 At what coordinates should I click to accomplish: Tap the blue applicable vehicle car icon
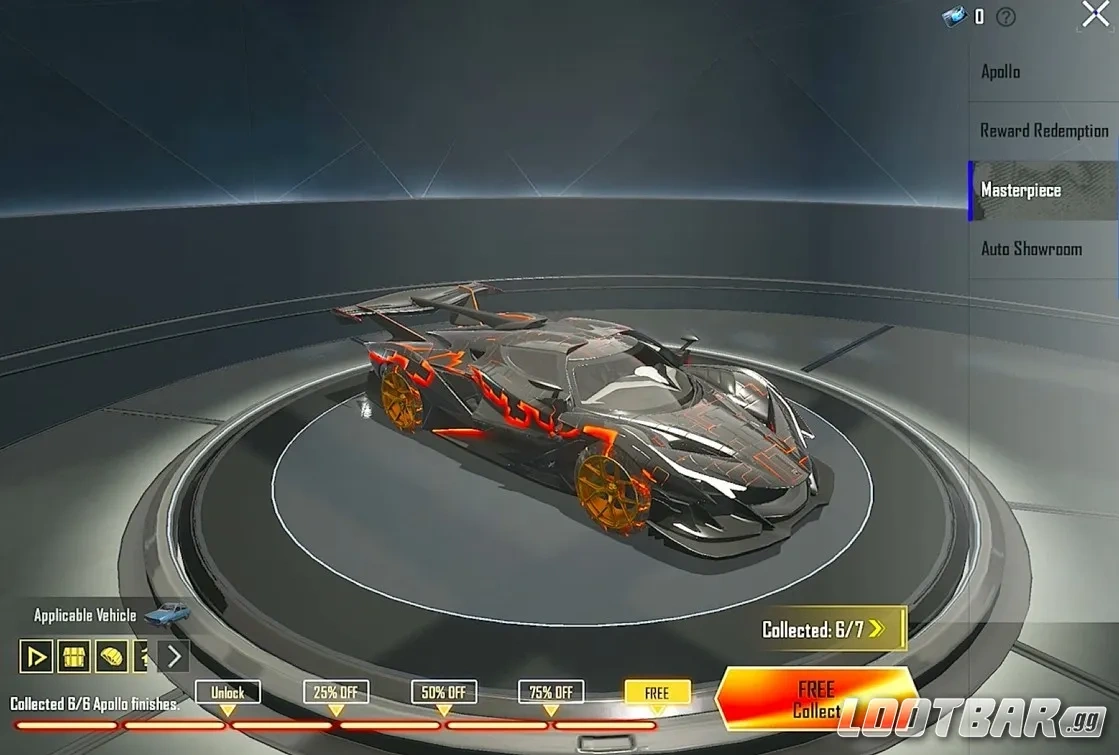[167, 613]
